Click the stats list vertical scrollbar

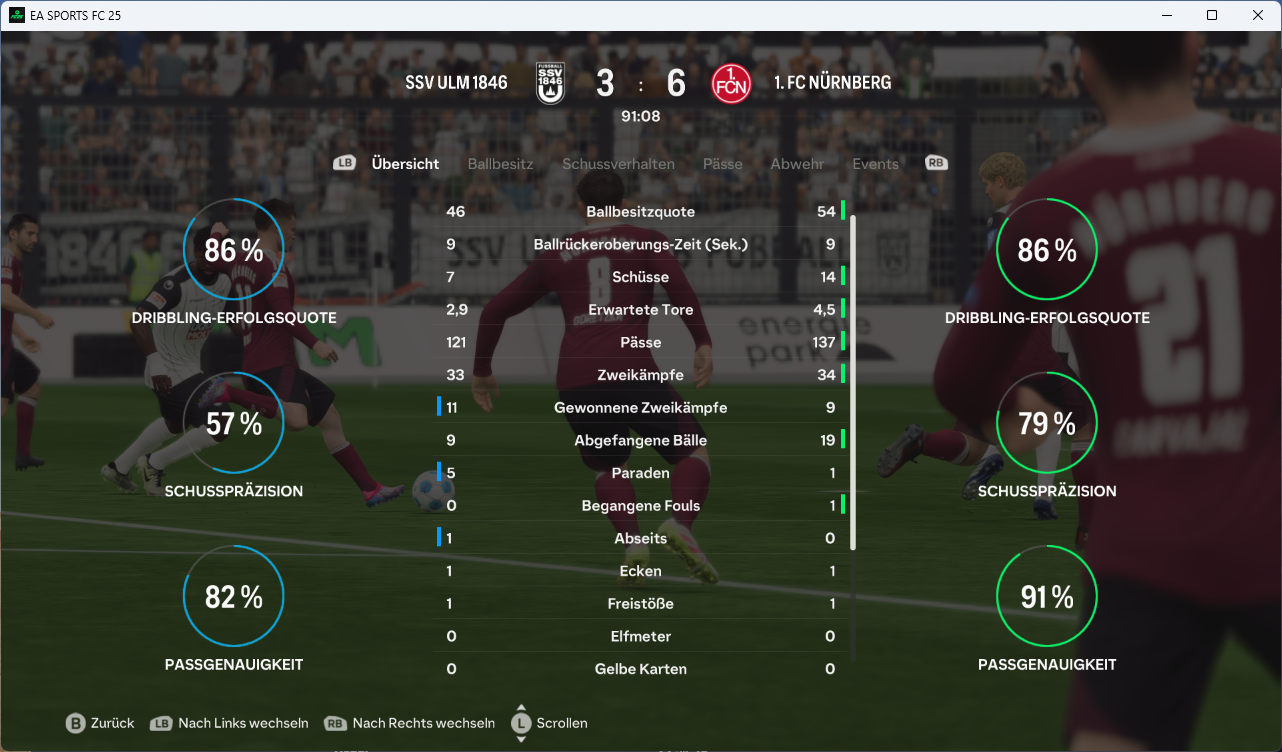point(853,380)
